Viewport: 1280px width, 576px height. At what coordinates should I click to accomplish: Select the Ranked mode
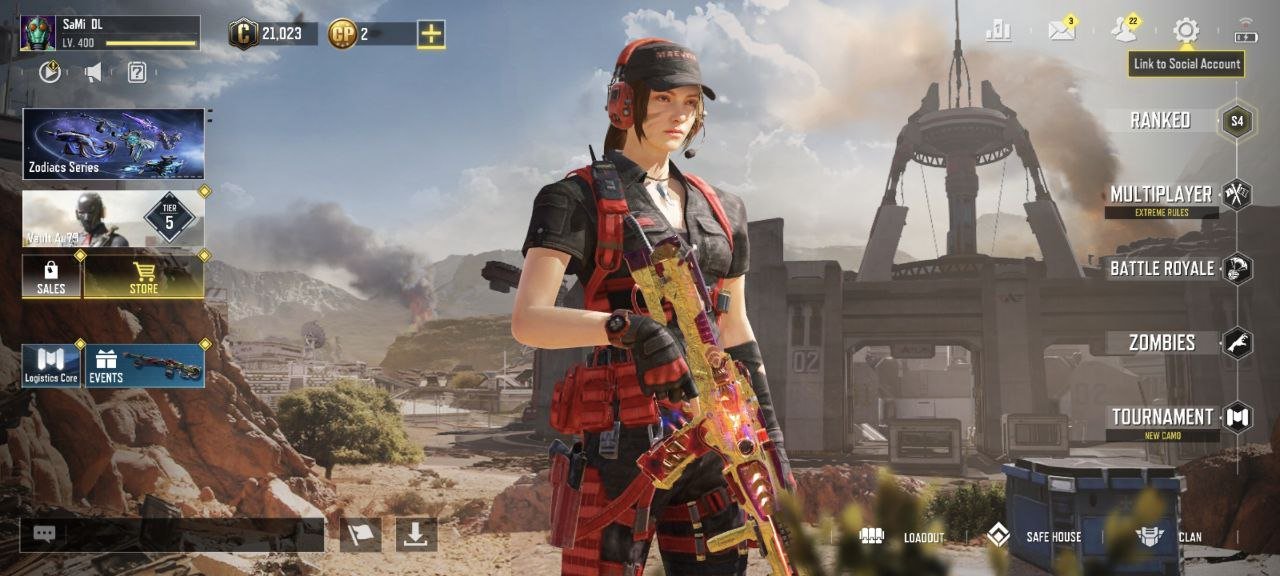point(1160,121)
